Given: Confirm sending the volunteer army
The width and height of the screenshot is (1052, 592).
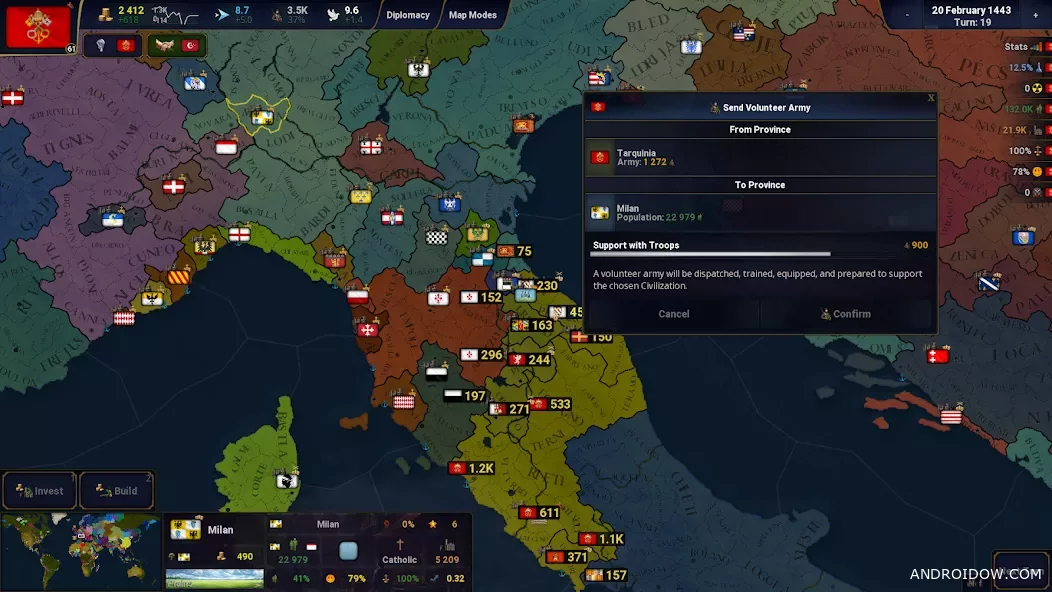Looking at the screenshot, I should 846,314.
